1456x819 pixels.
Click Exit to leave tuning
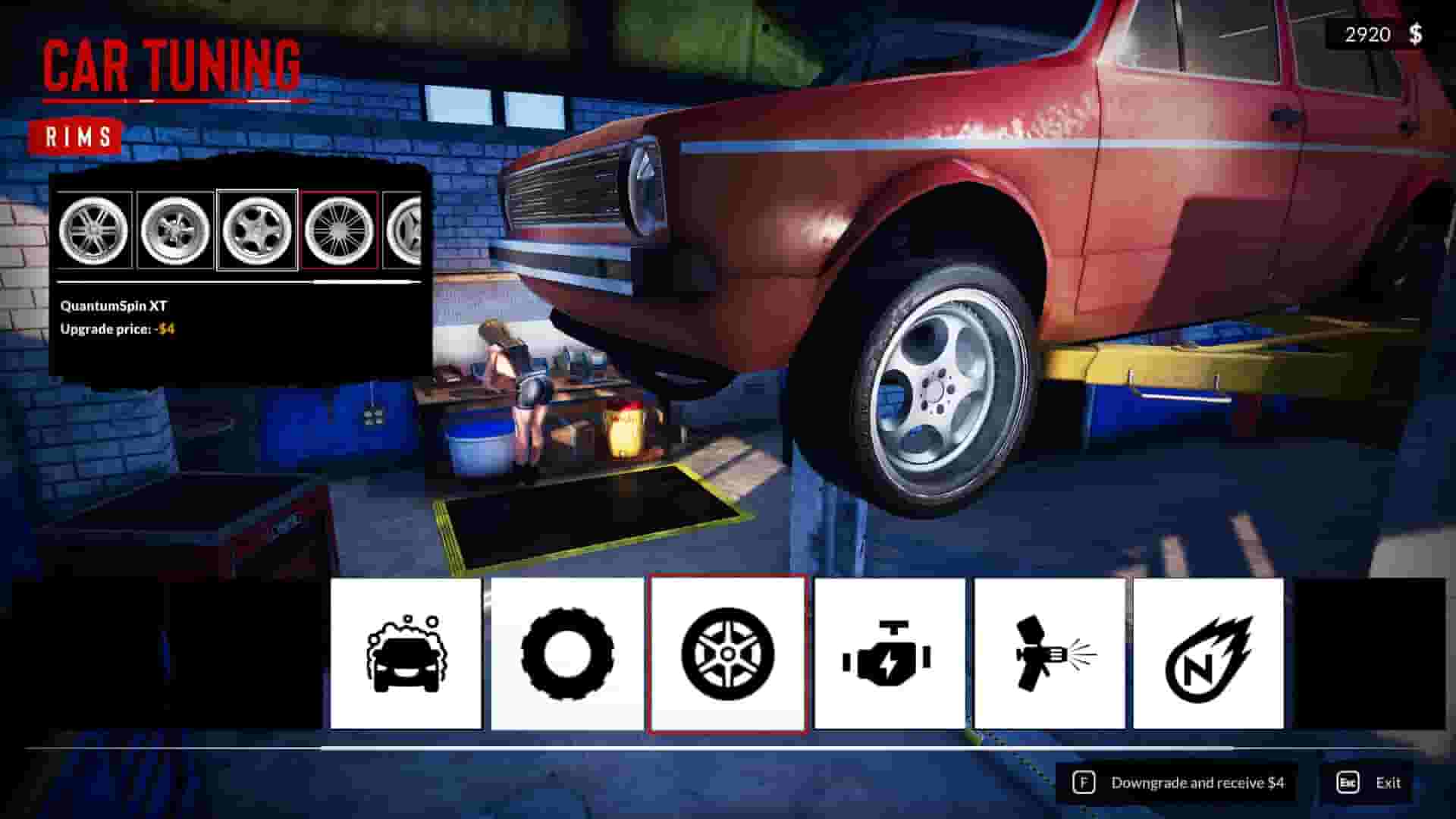pos(1389,782)
